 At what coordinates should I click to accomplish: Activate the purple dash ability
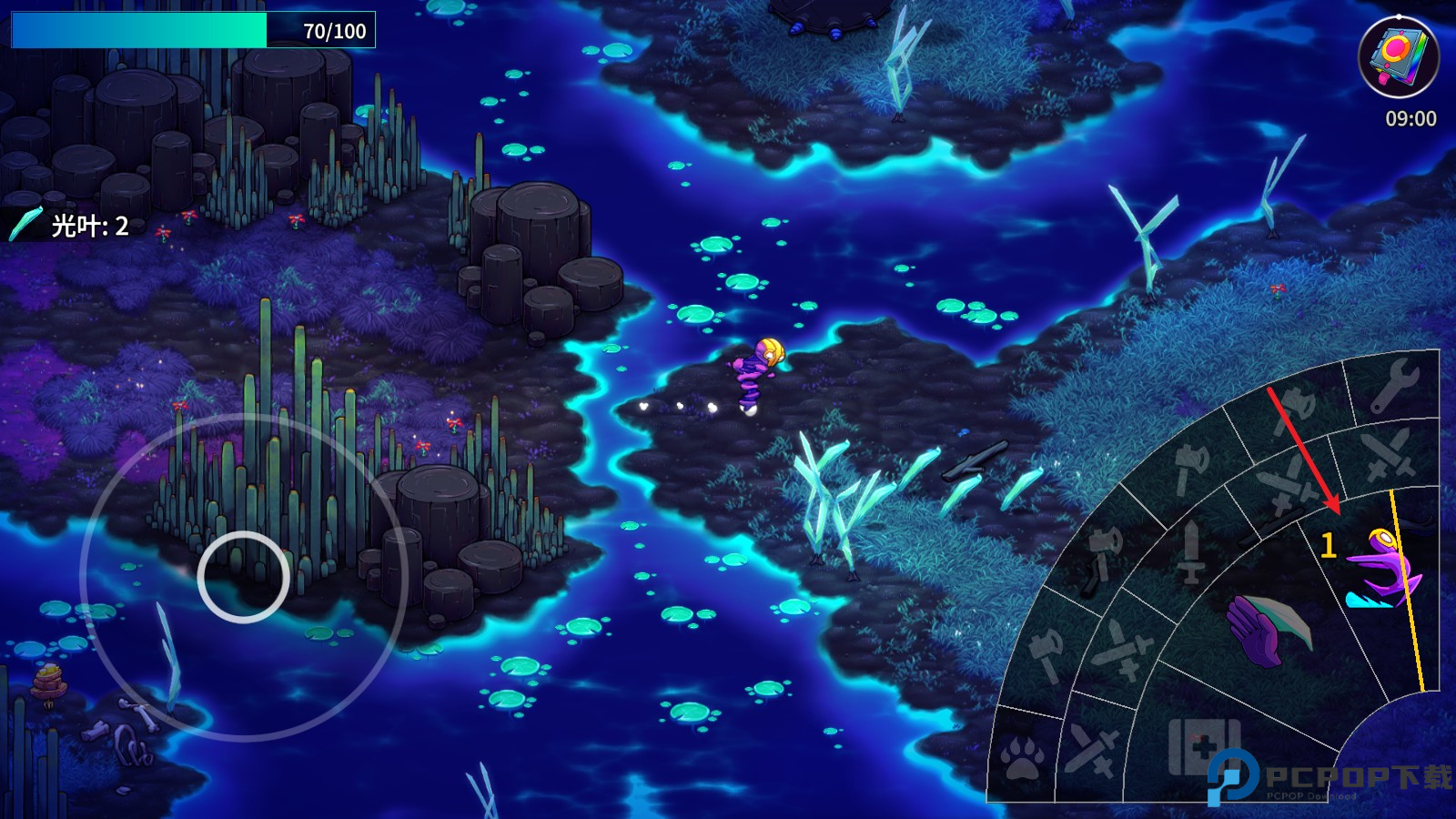pos(1382,571)
